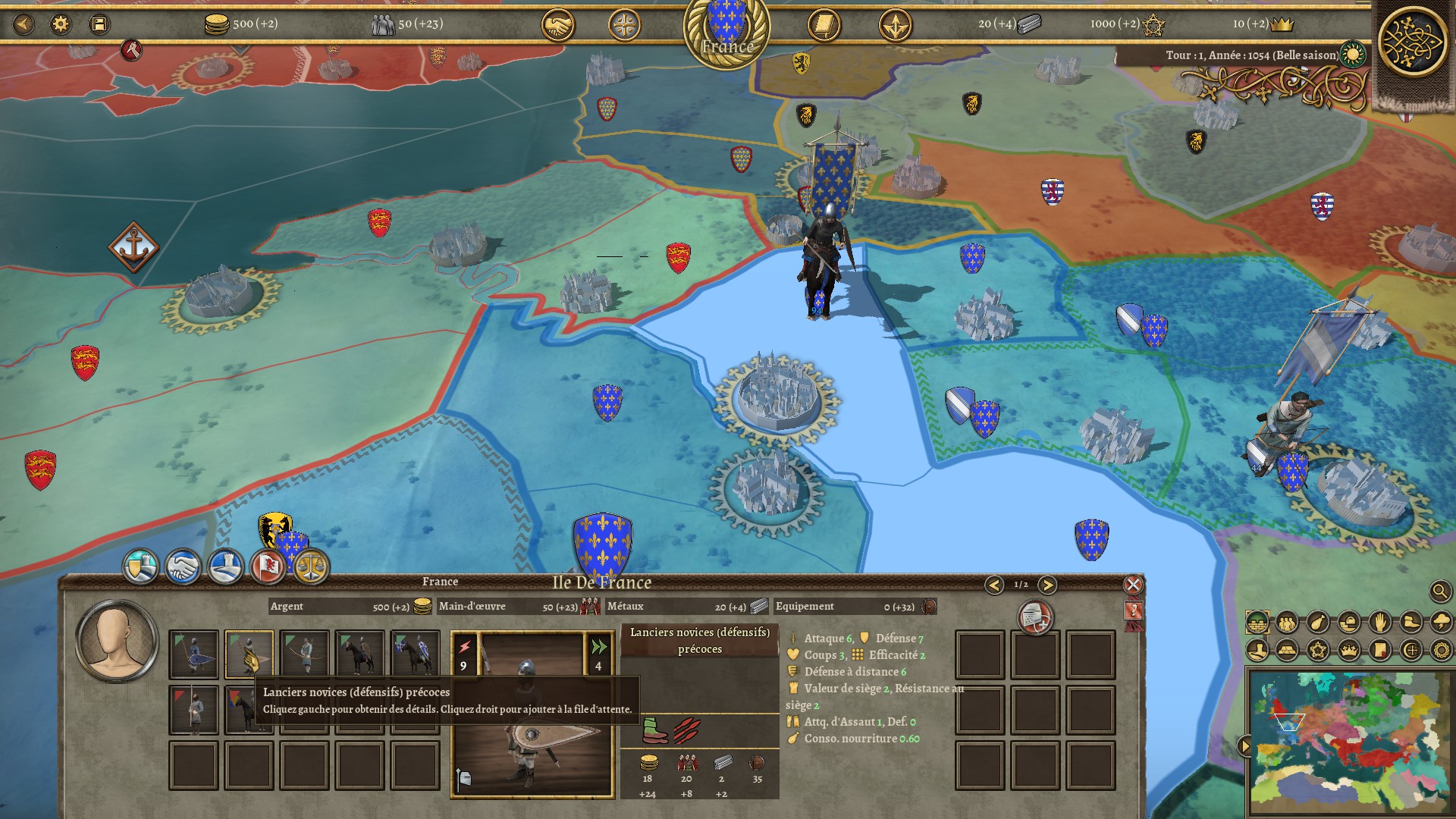
Task: Click the helmet-with-plus recruit army button
Action: [1035, 619]
